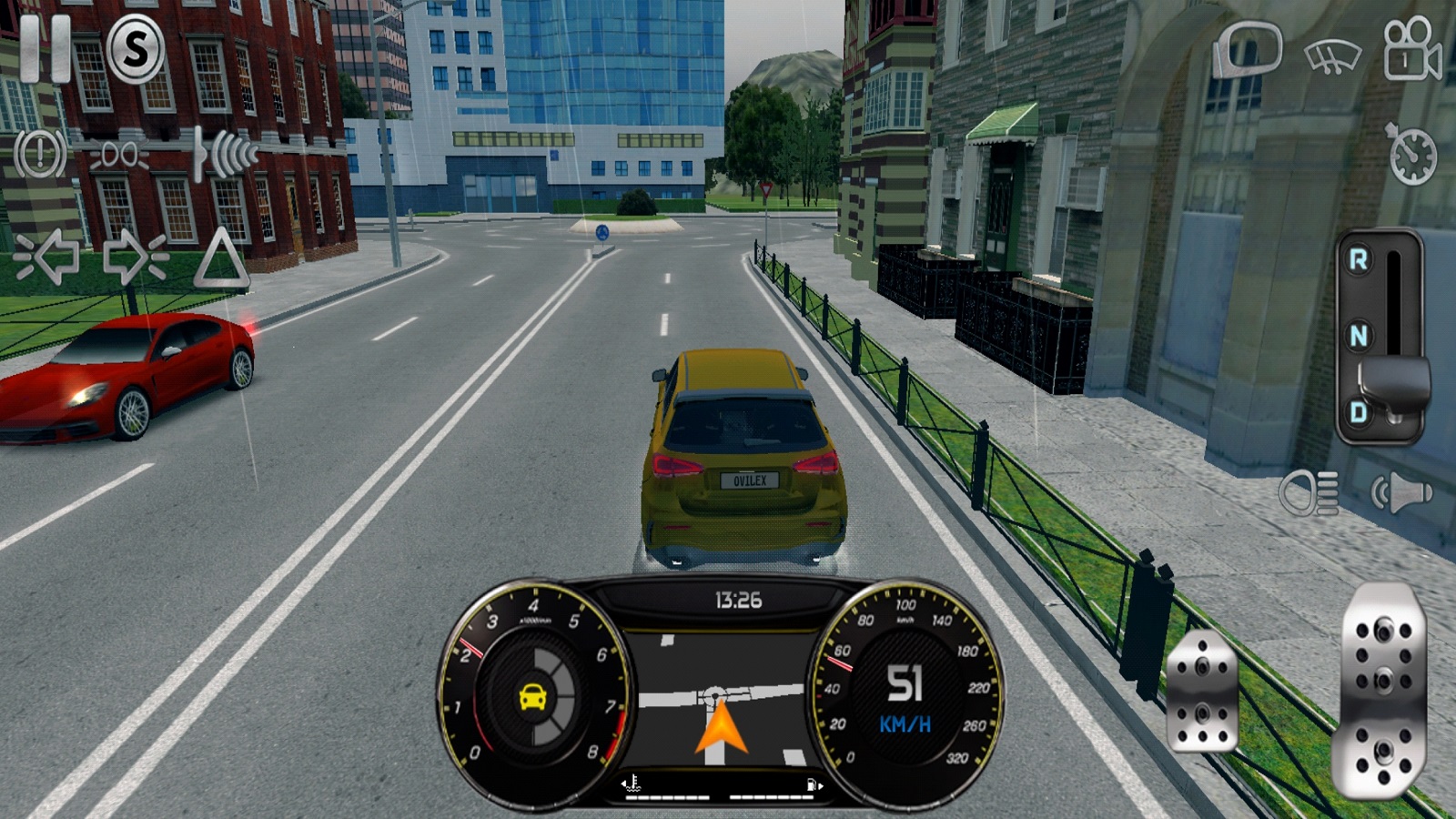The image size is (1456, 819).
Task: Activate the right turn signal
Action: (x=135, y=258)
